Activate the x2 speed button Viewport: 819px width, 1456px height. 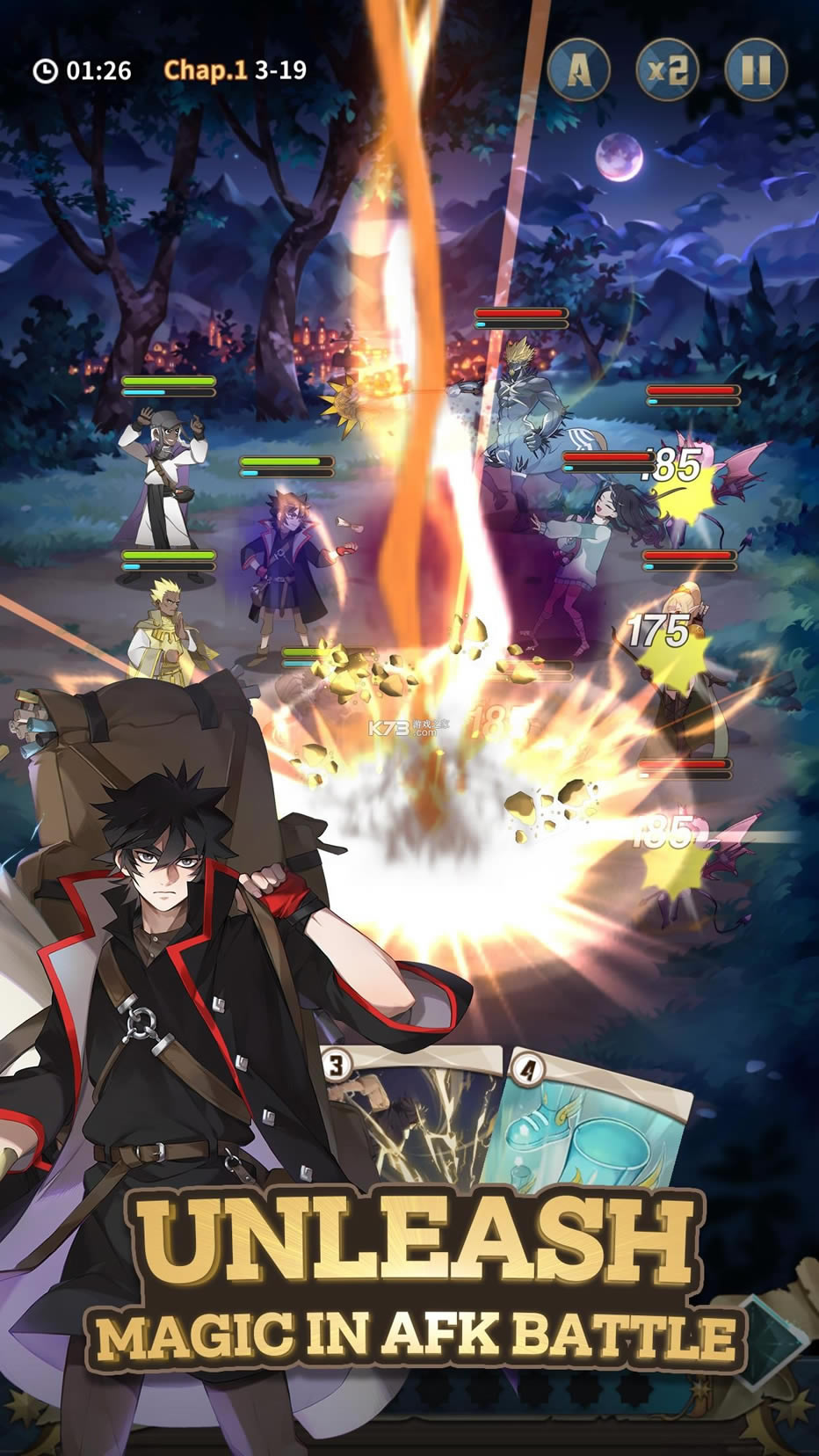(x=667, y=69)
